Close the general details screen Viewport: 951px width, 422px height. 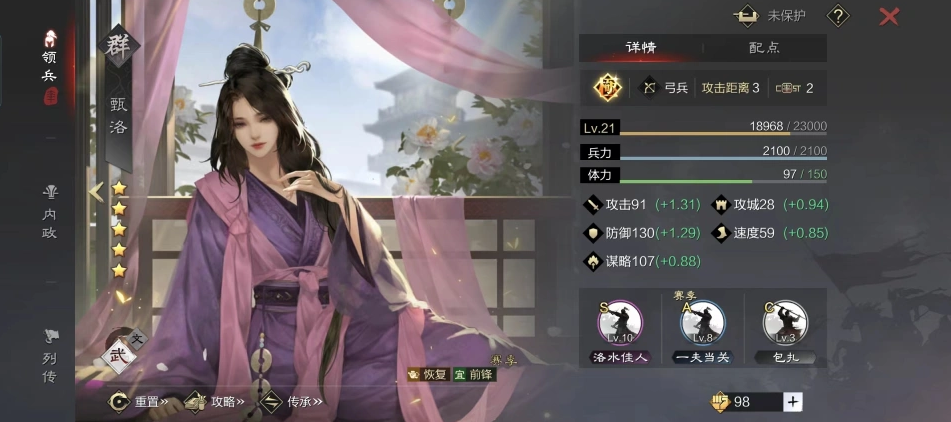tap(889, 16)
